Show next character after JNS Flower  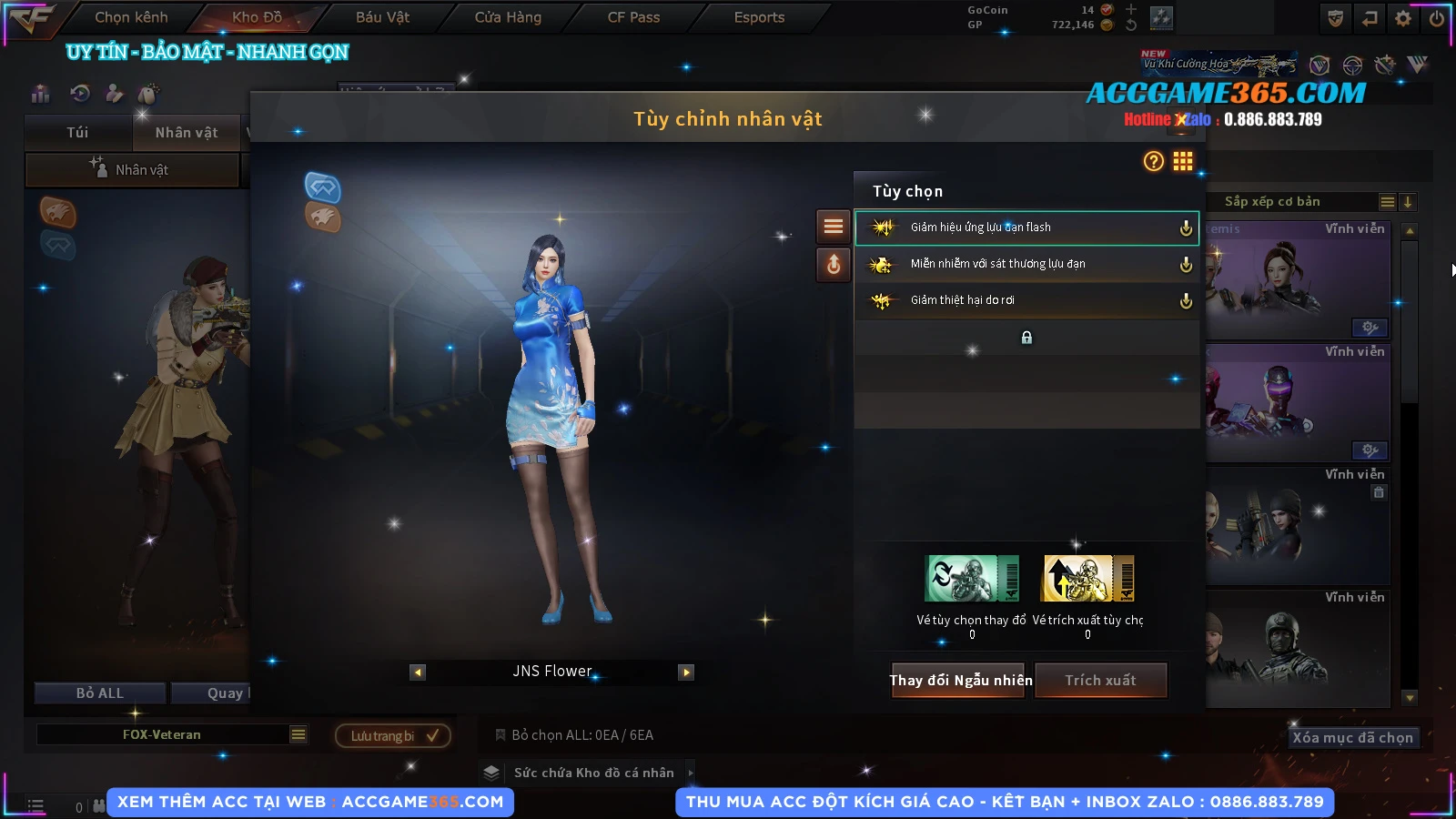pos(686,672)
